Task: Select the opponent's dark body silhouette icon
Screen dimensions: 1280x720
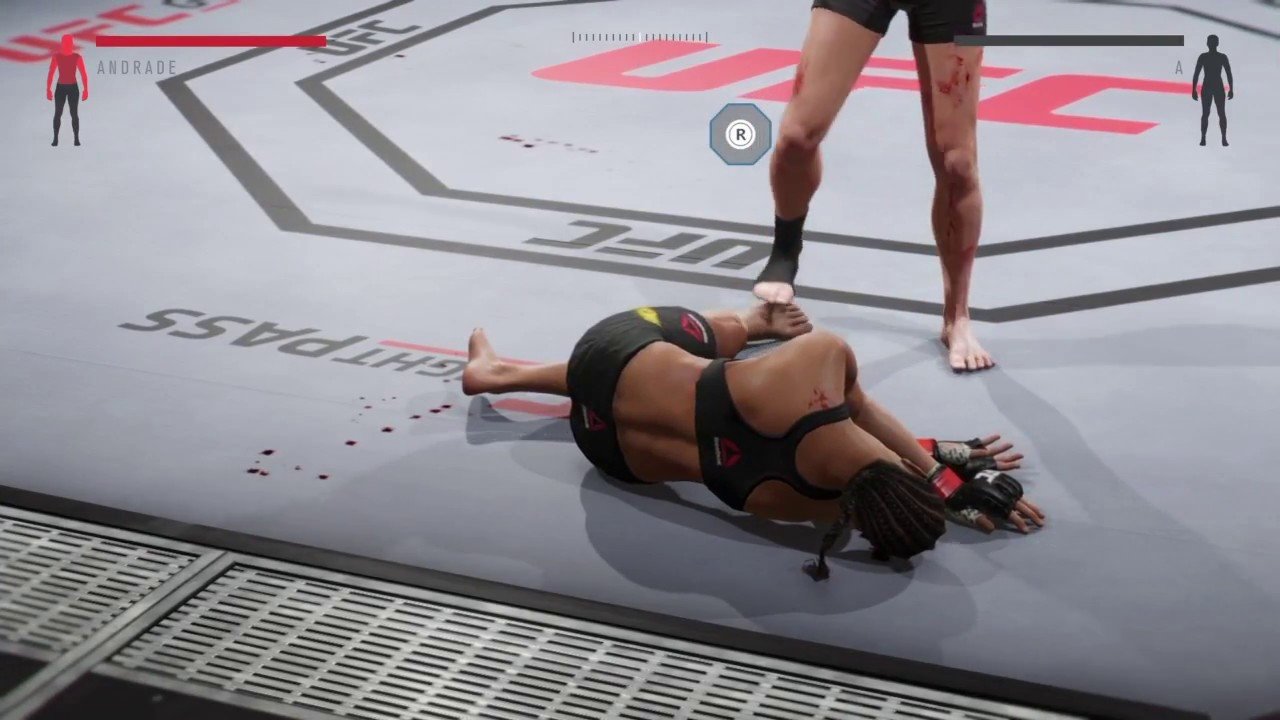Action: [x=1212, y=90]
